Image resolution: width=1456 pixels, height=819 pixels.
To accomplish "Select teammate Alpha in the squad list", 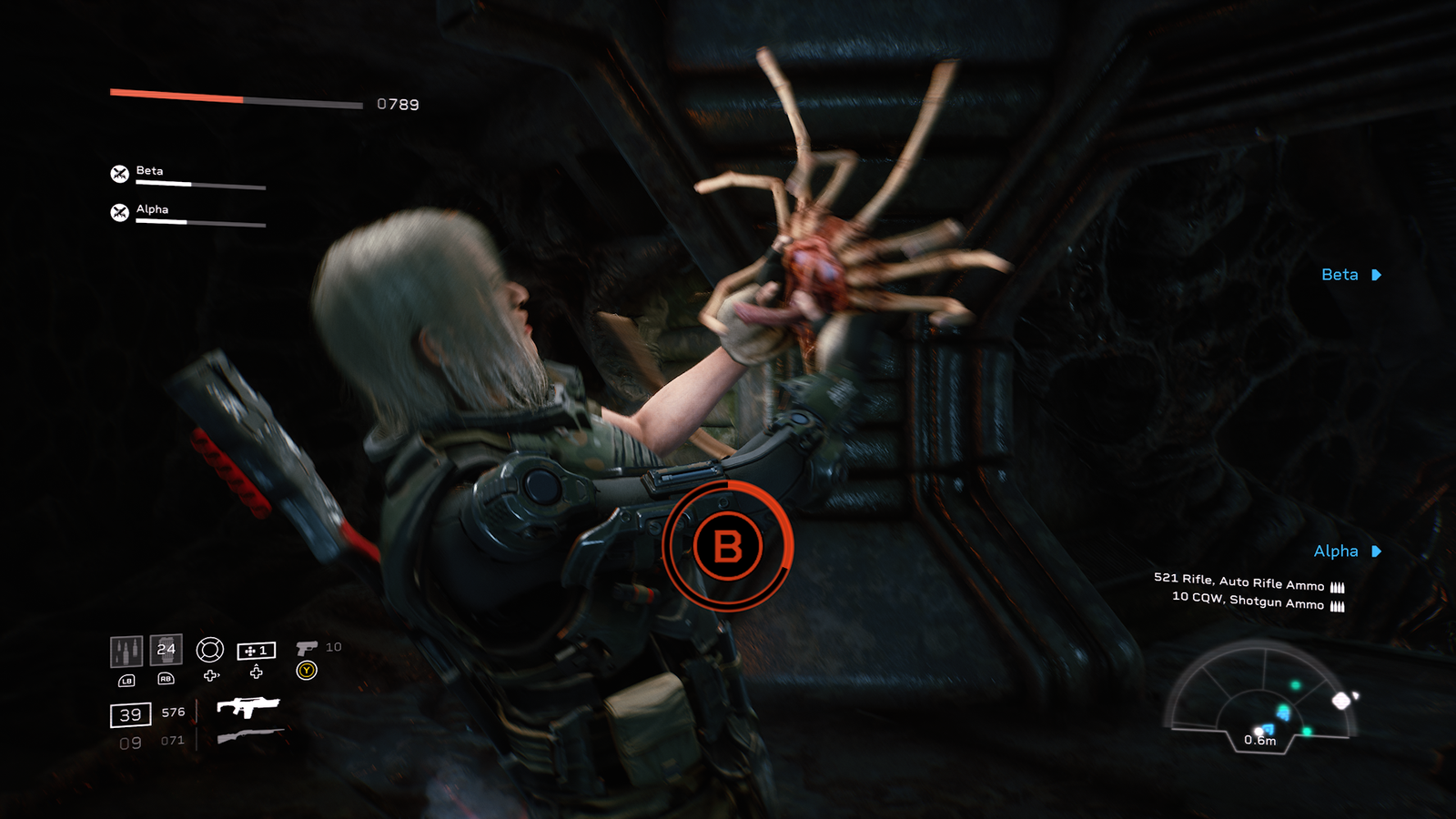I will point(152,209).
